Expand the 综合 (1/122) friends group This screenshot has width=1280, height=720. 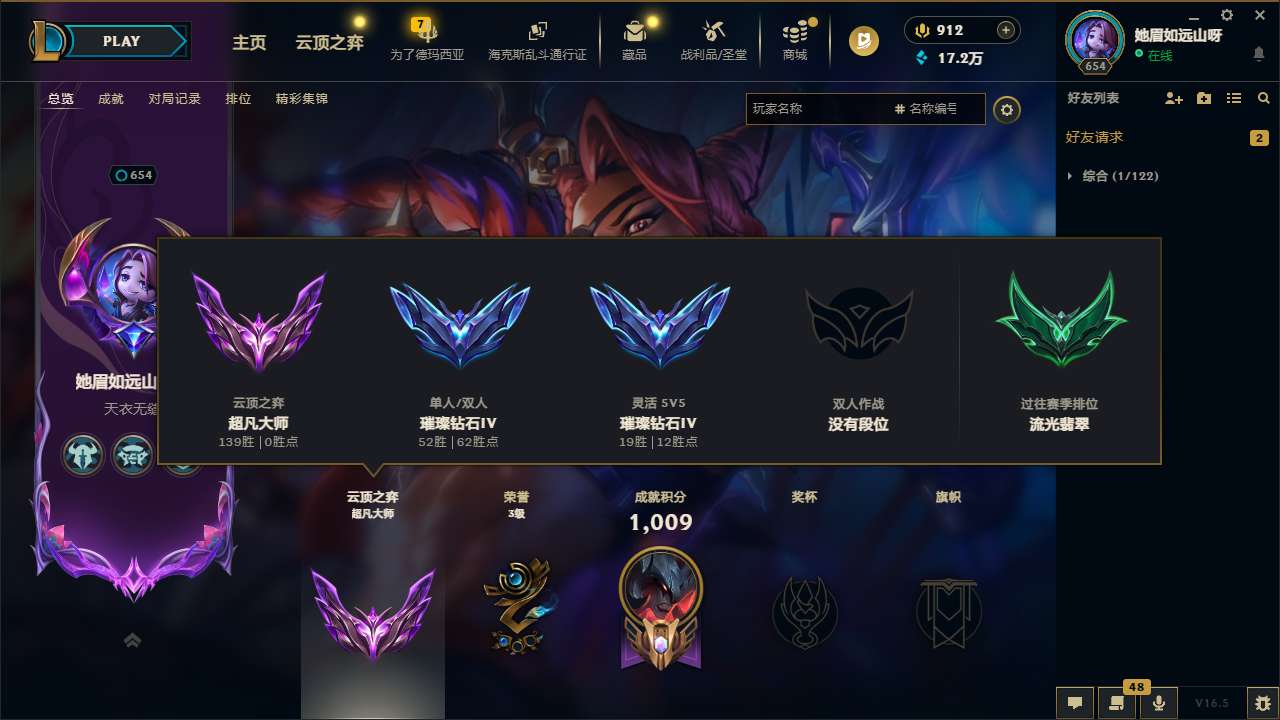coord(1112,174)
